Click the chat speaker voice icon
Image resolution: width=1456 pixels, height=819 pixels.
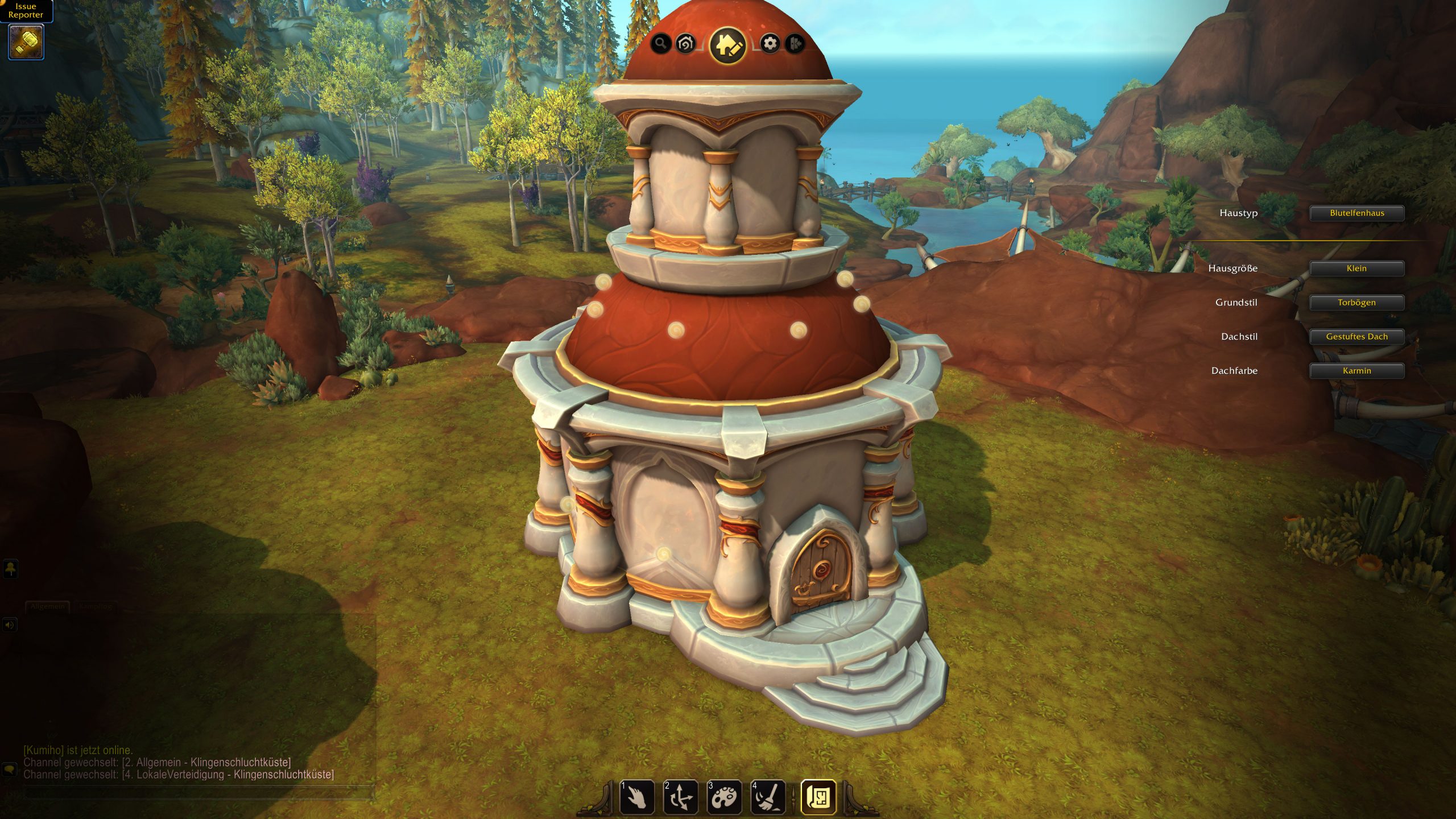pyautogui.click(x=10, y=625)
